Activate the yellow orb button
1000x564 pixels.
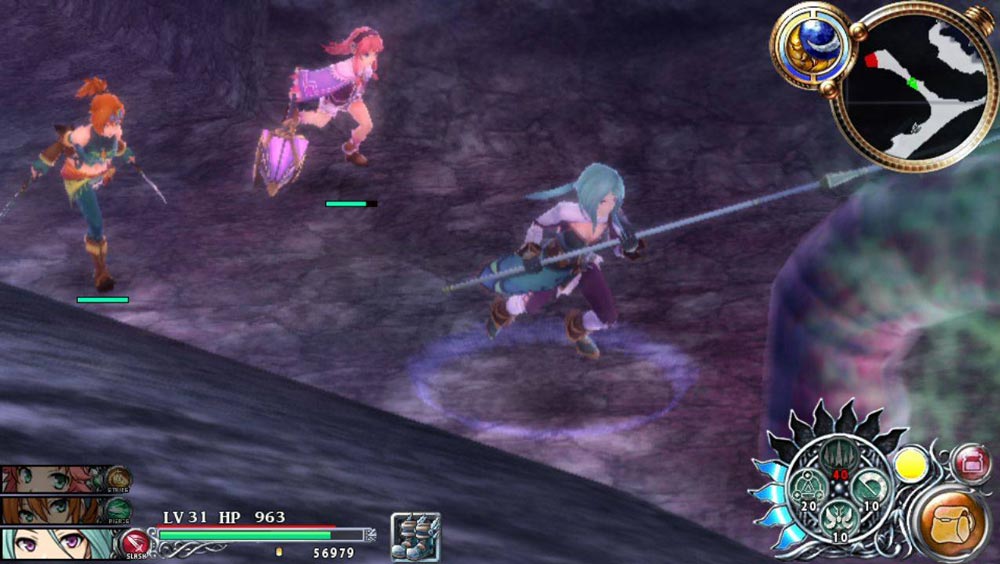(x=911, y=465)
